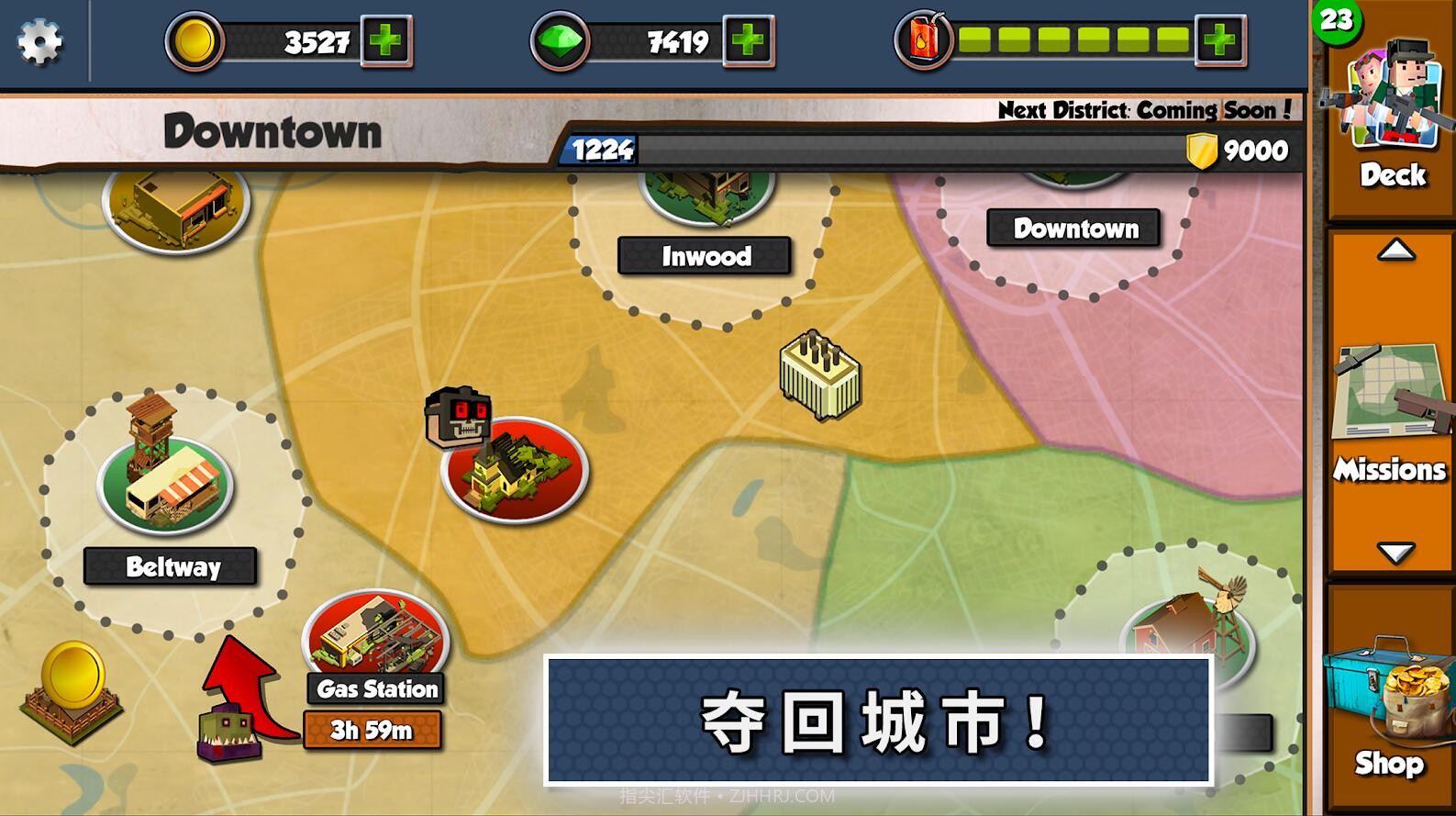Collapse the sidebar with the down arrow
1456x816 pixels.
pyautogui.click(x=1395, y=553)
